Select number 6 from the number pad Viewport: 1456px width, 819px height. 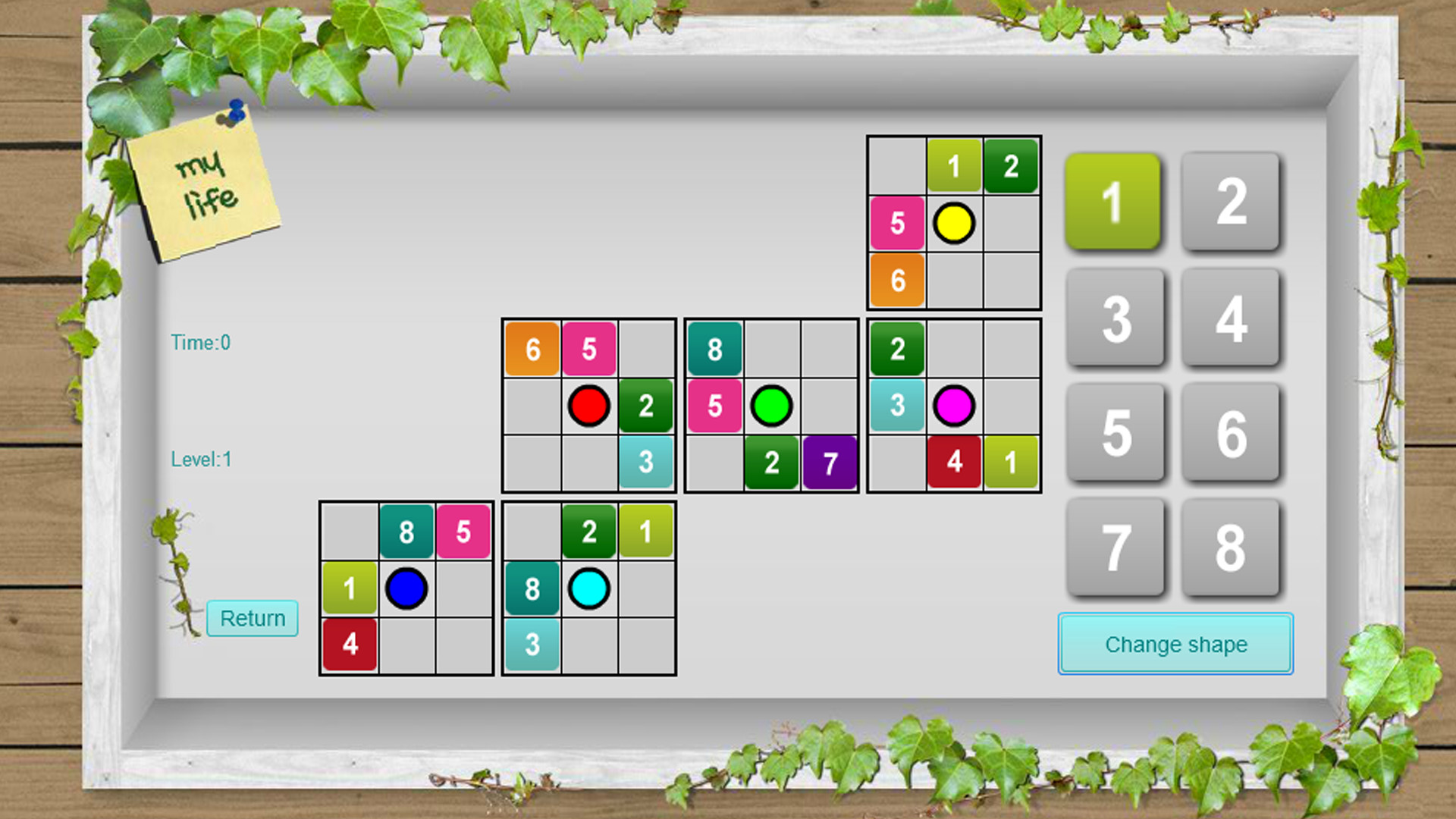[x=1230, y=432]
